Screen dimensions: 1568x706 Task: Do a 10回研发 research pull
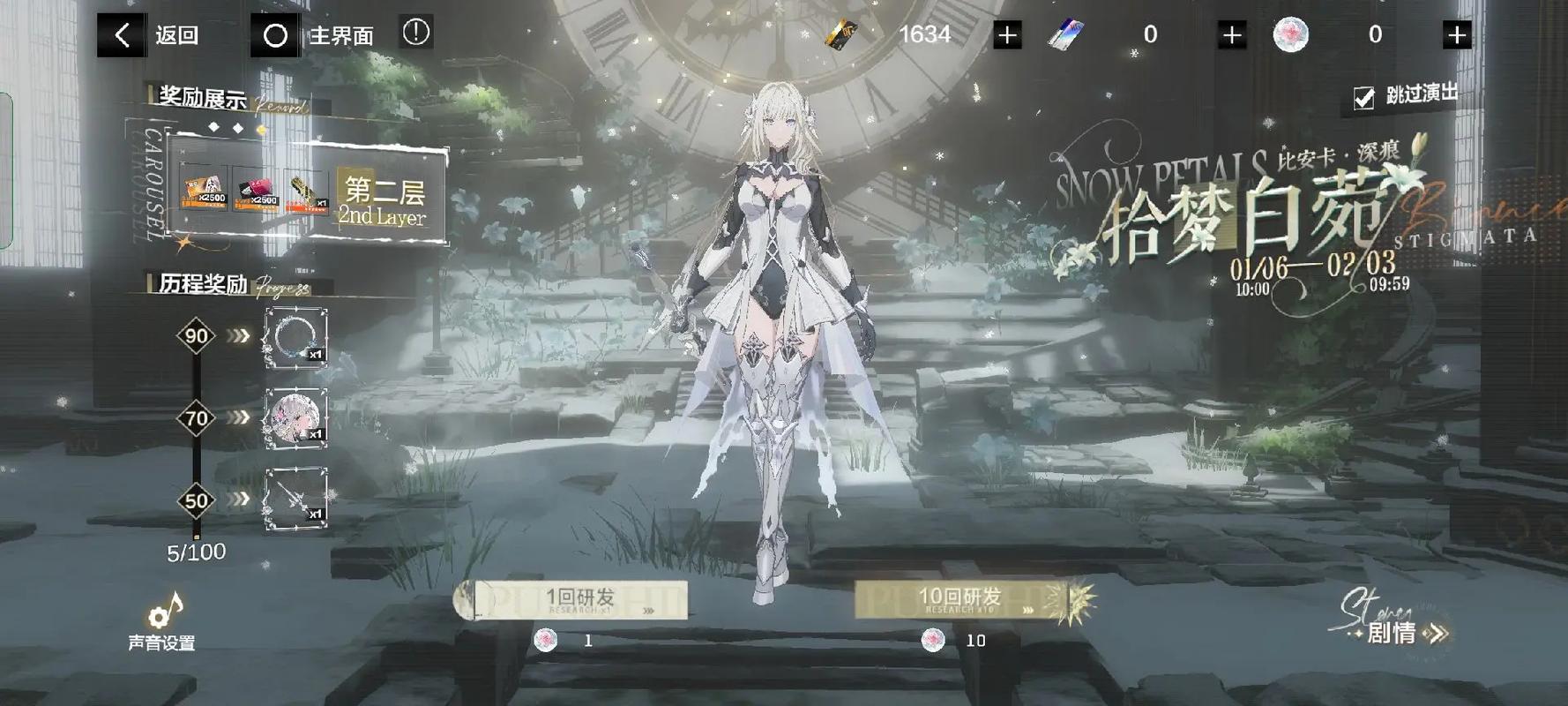point(961,600)
